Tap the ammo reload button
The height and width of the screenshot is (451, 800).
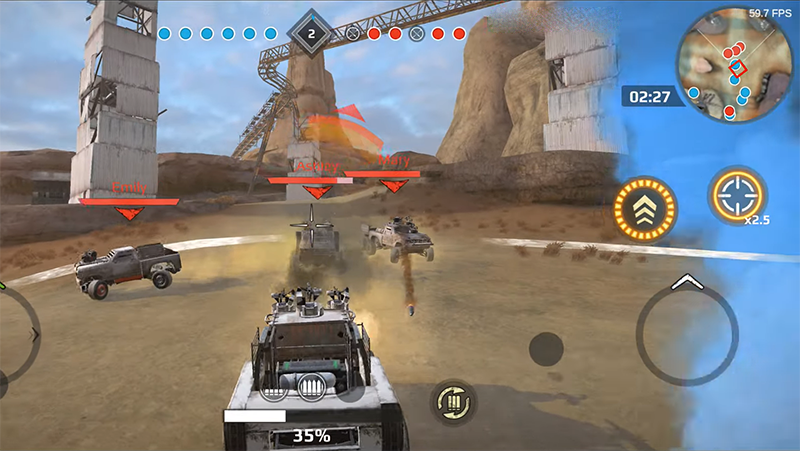pos(453,402)
